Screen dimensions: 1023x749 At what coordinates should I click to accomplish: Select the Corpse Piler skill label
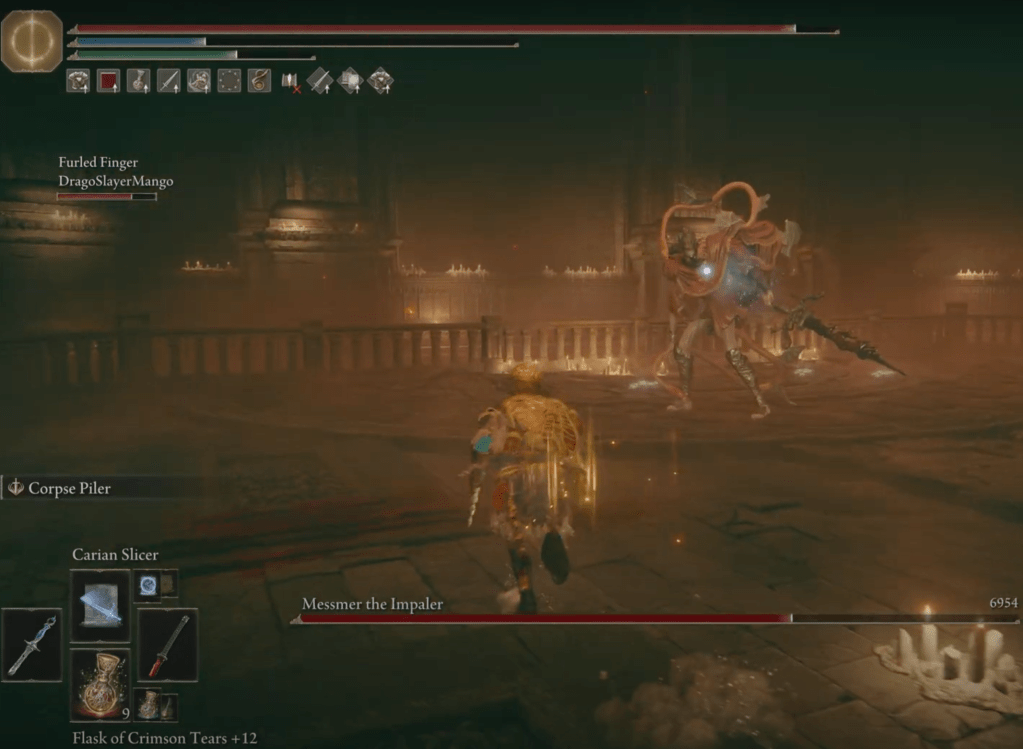72,489
